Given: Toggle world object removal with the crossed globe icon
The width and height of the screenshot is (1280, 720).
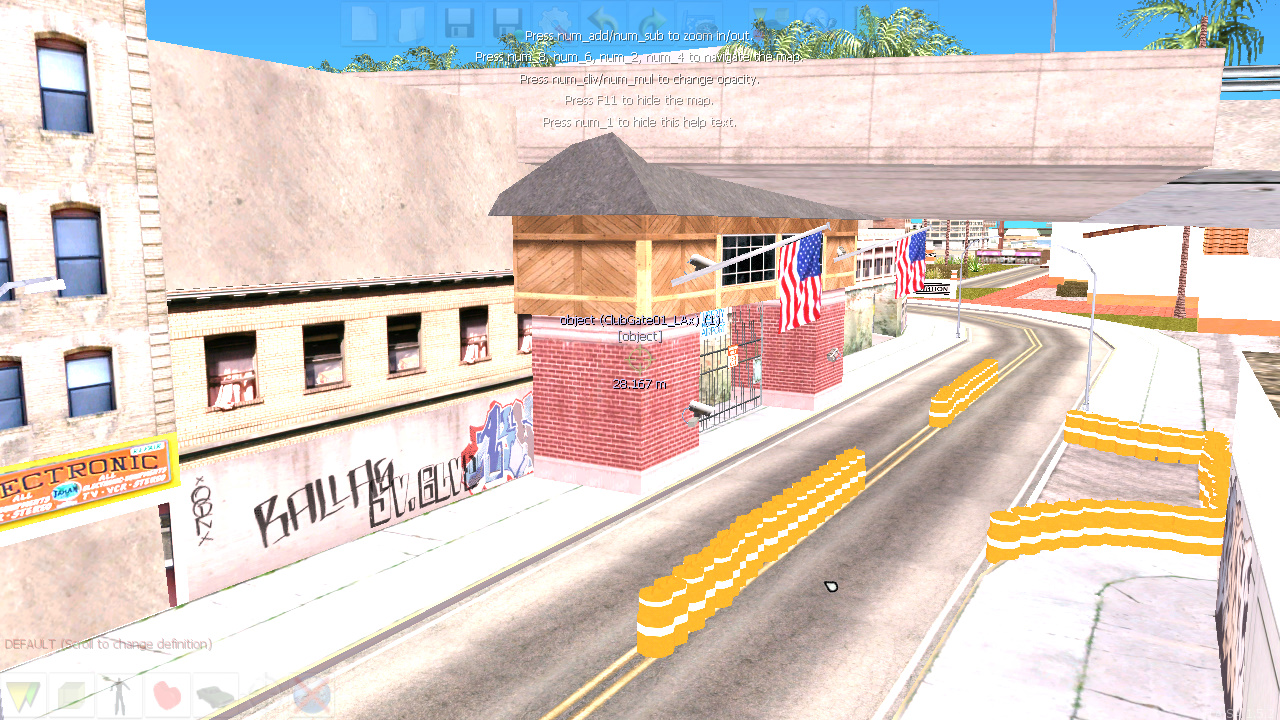Looking at the screenshot, I should 312,695.
